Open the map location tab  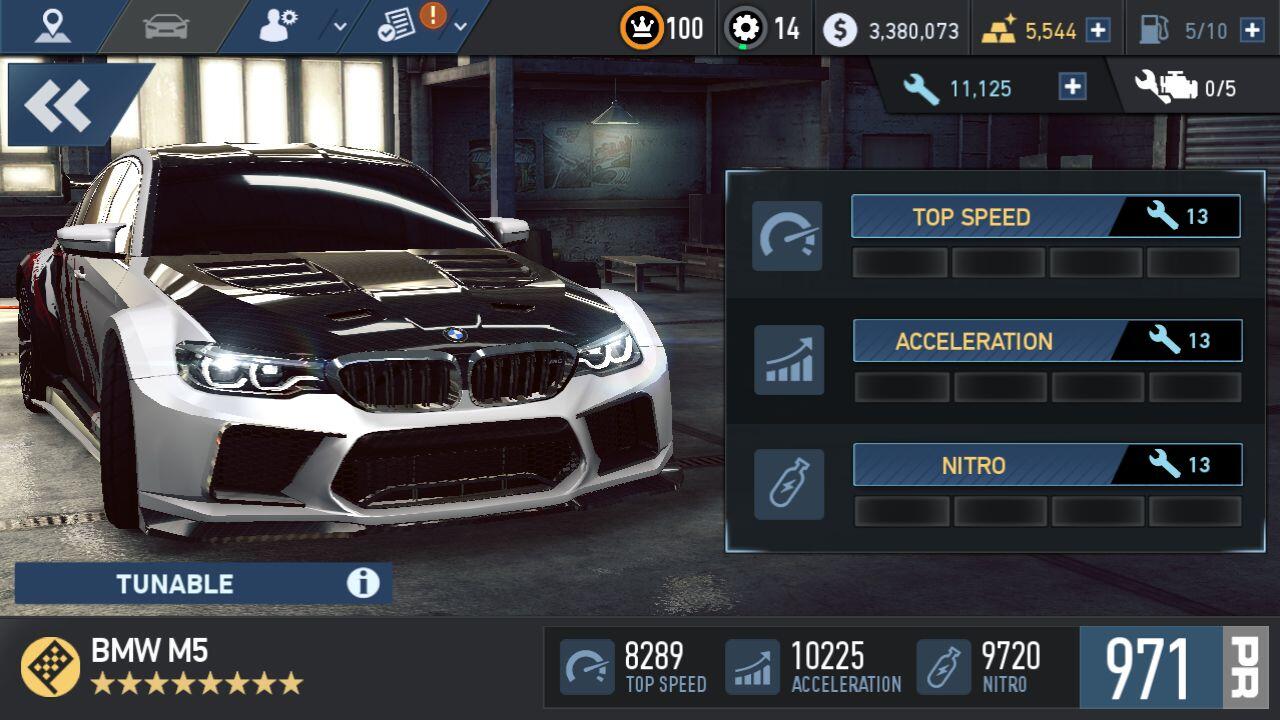[x=52, y=27]
